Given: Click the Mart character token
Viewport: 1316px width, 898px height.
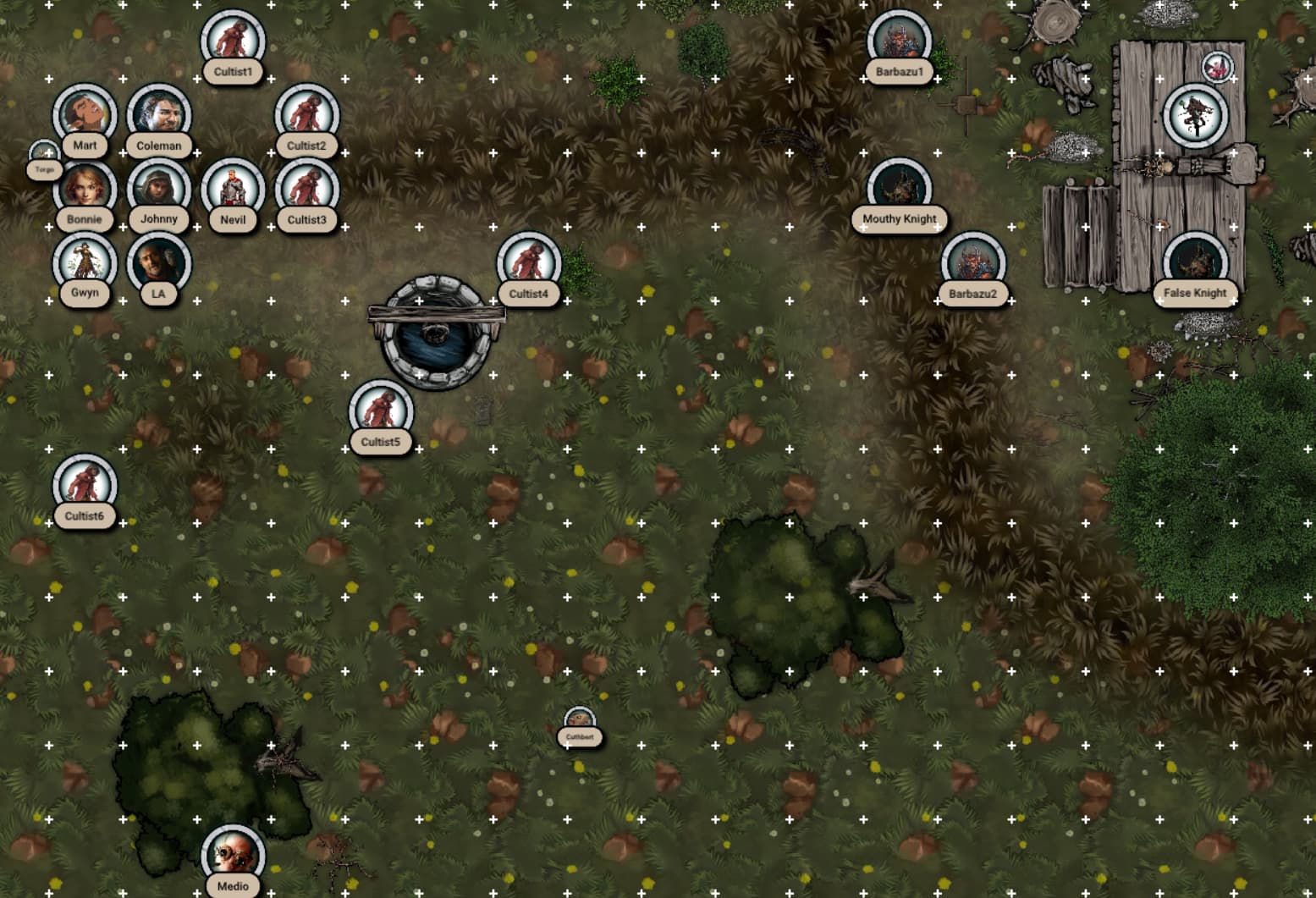Looking at the screenshot, I should (x=85, y=114).
